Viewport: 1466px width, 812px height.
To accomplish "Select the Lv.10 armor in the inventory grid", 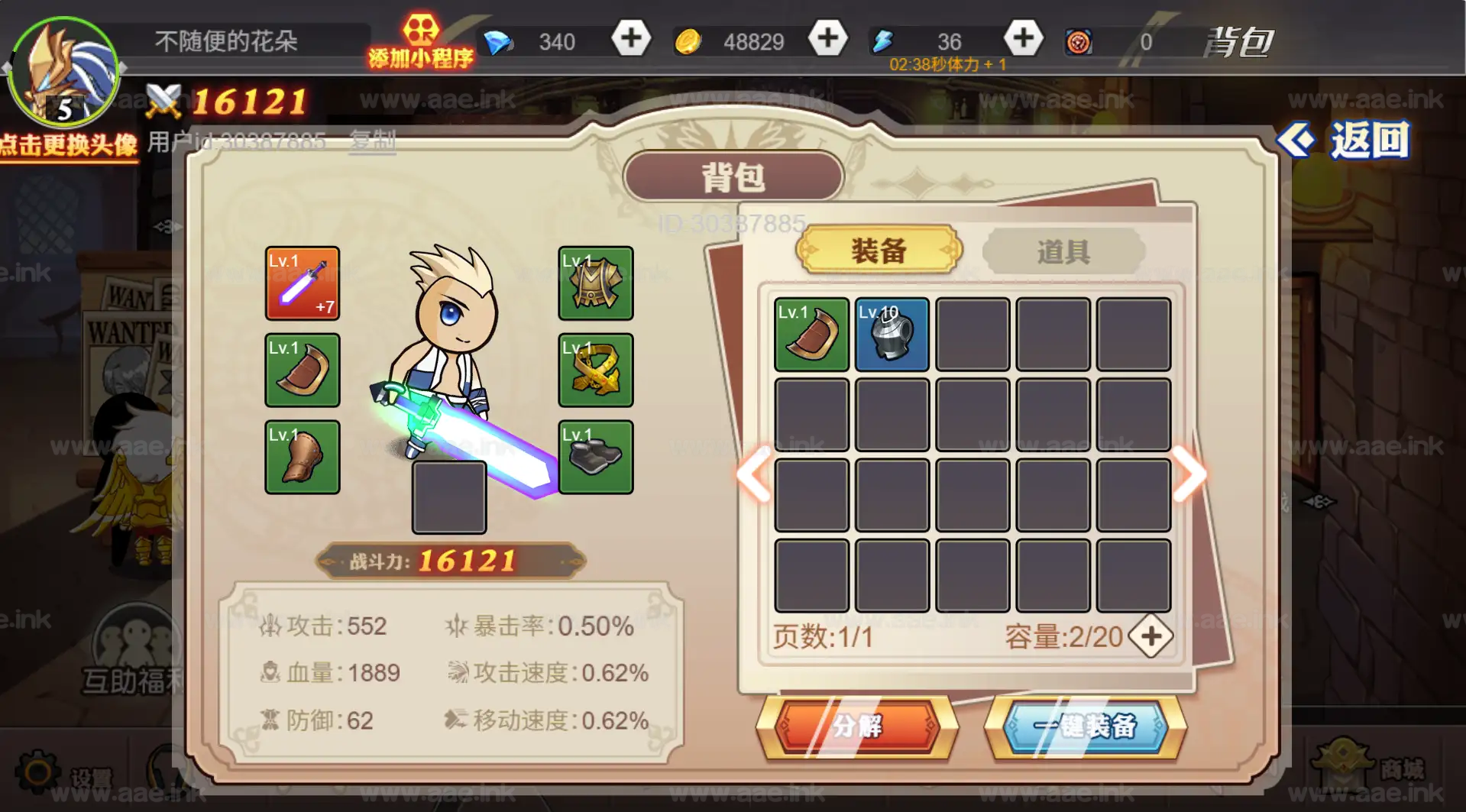I will click(x=892, y=335).
